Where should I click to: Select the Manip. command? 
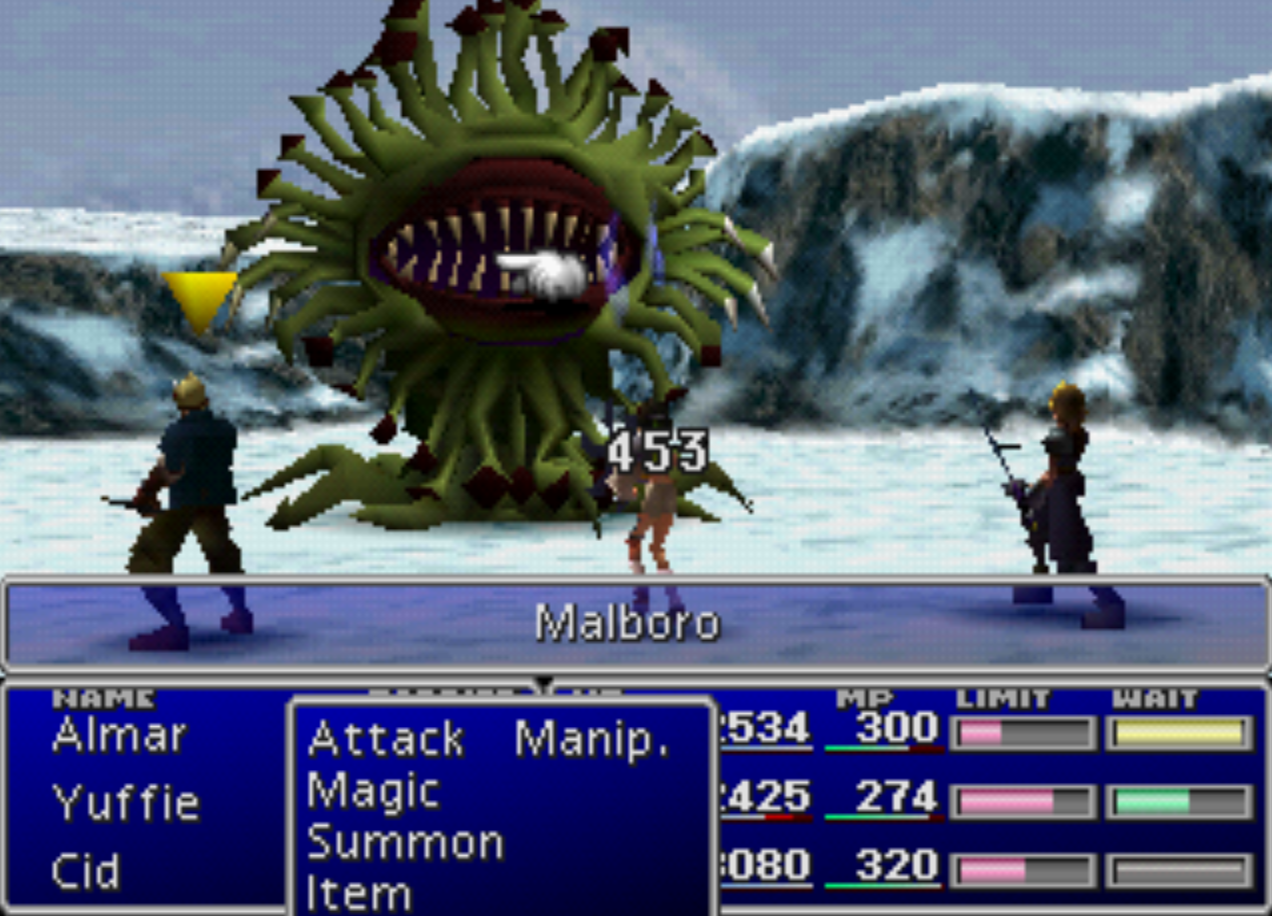pos(591,739)
